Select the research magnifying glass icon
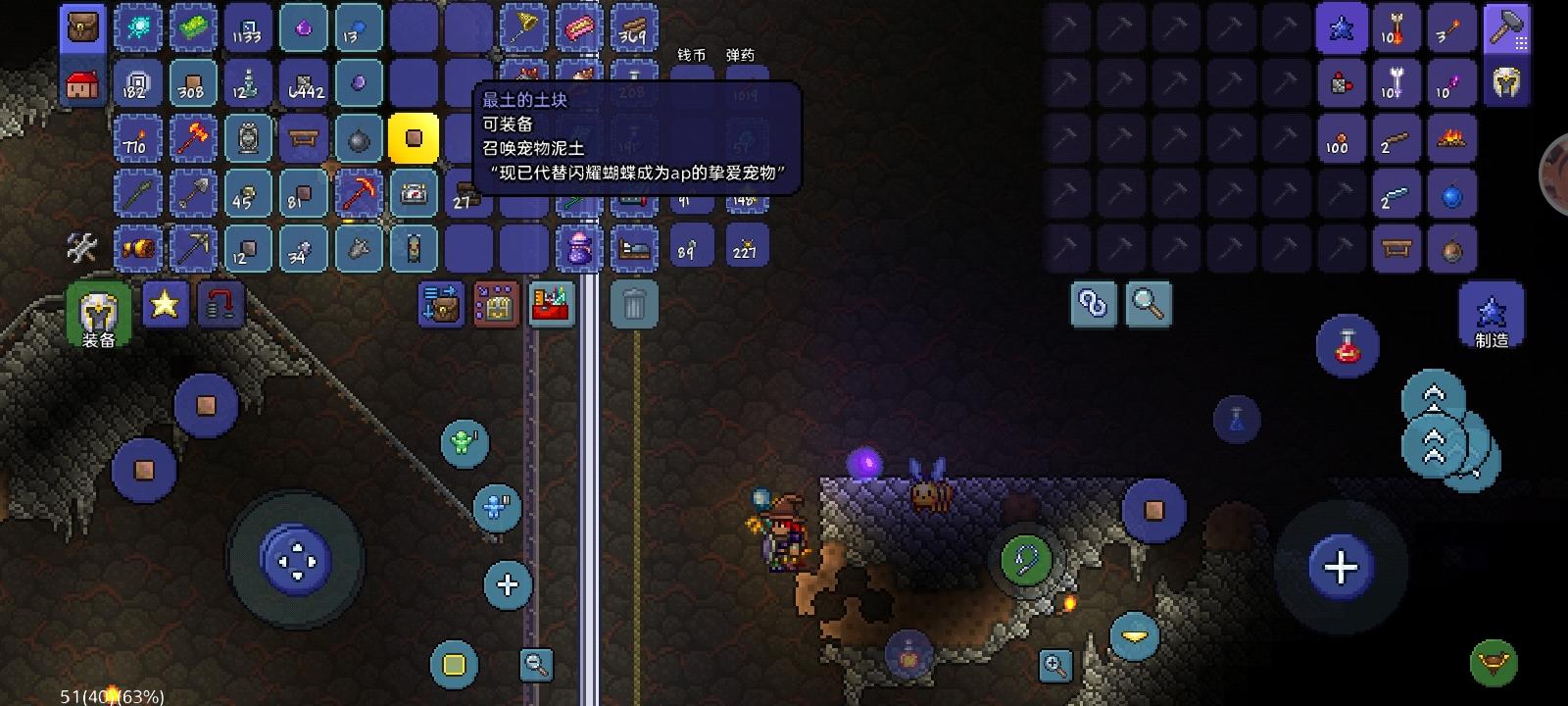The width and height of the screenshot is (1568, 706). tap(1149, 304)
